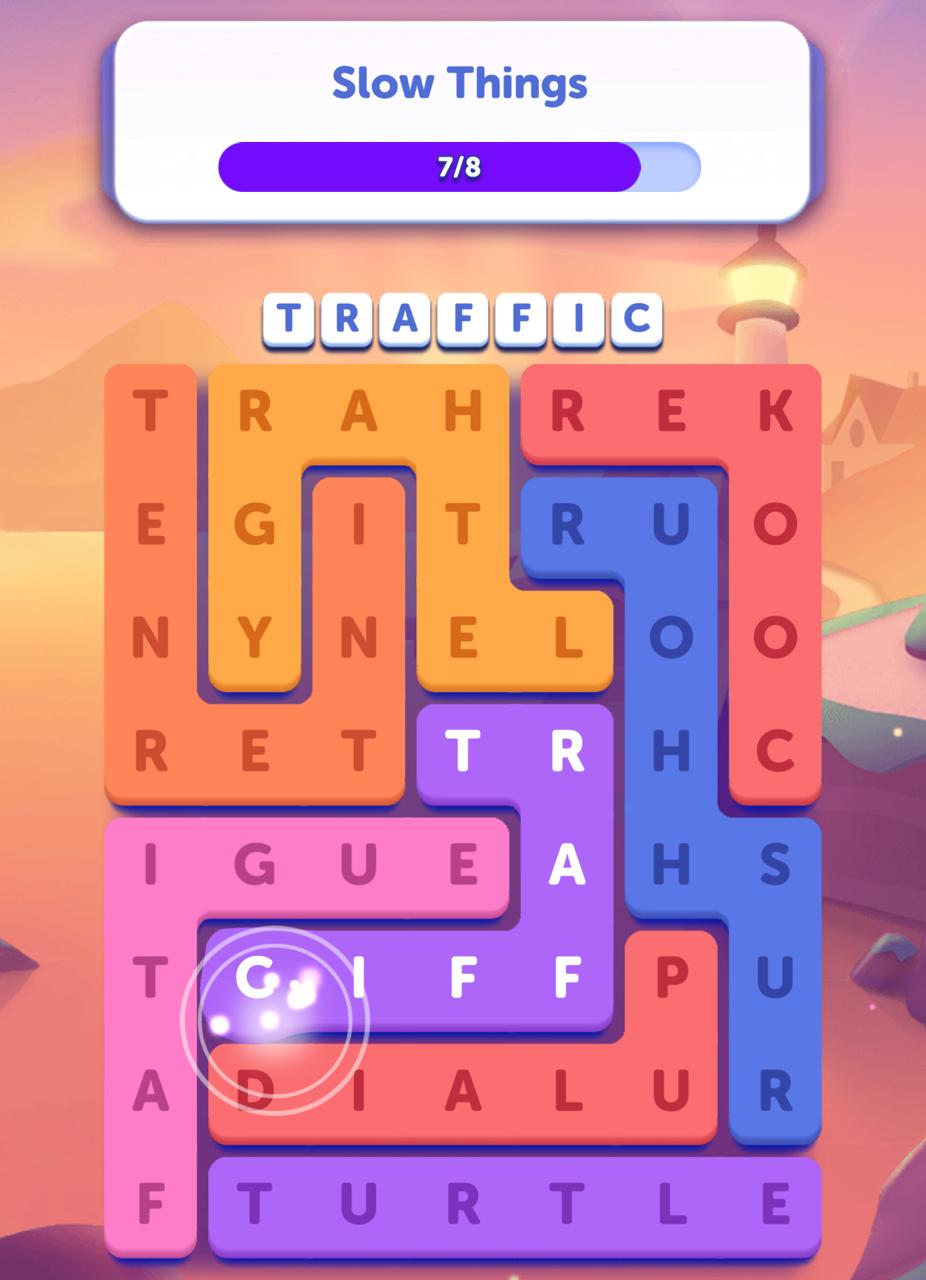926x1280 pixels.
Task: Choose the letter D tile
Action: (x=255, y=1093)
